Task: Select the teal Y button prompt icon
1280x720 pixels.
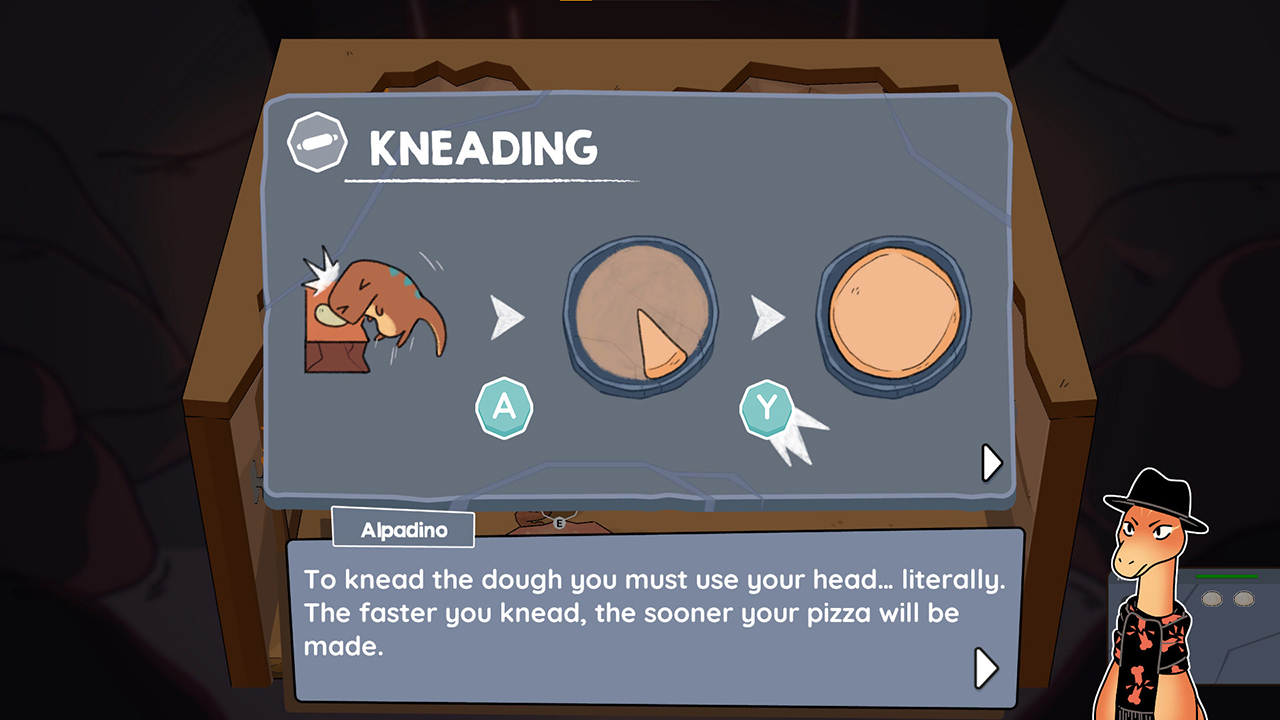Action: click(768, 406)
